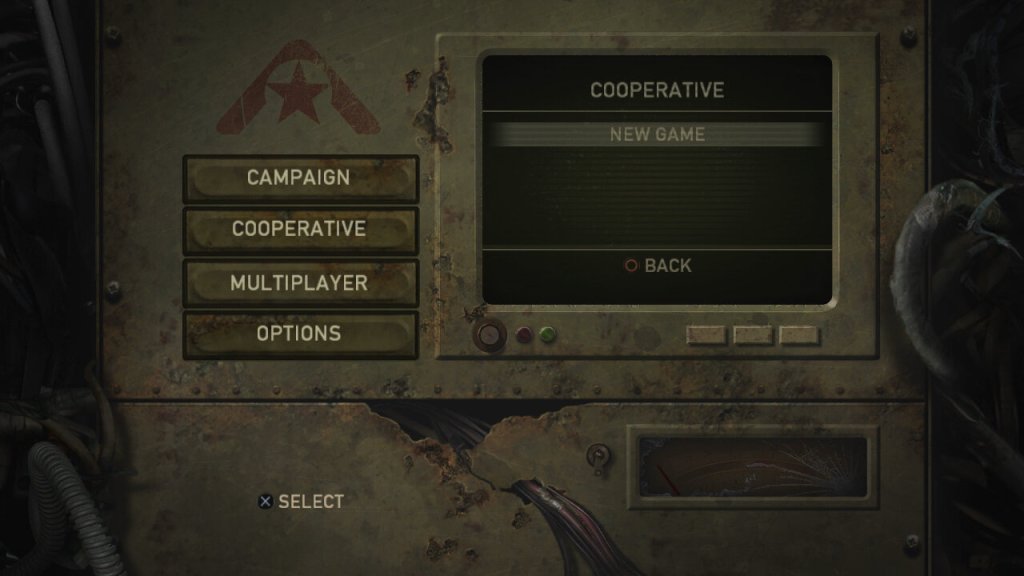Select the Cooperative menu entry
1024x576 pixels.
tap(299, 229)
